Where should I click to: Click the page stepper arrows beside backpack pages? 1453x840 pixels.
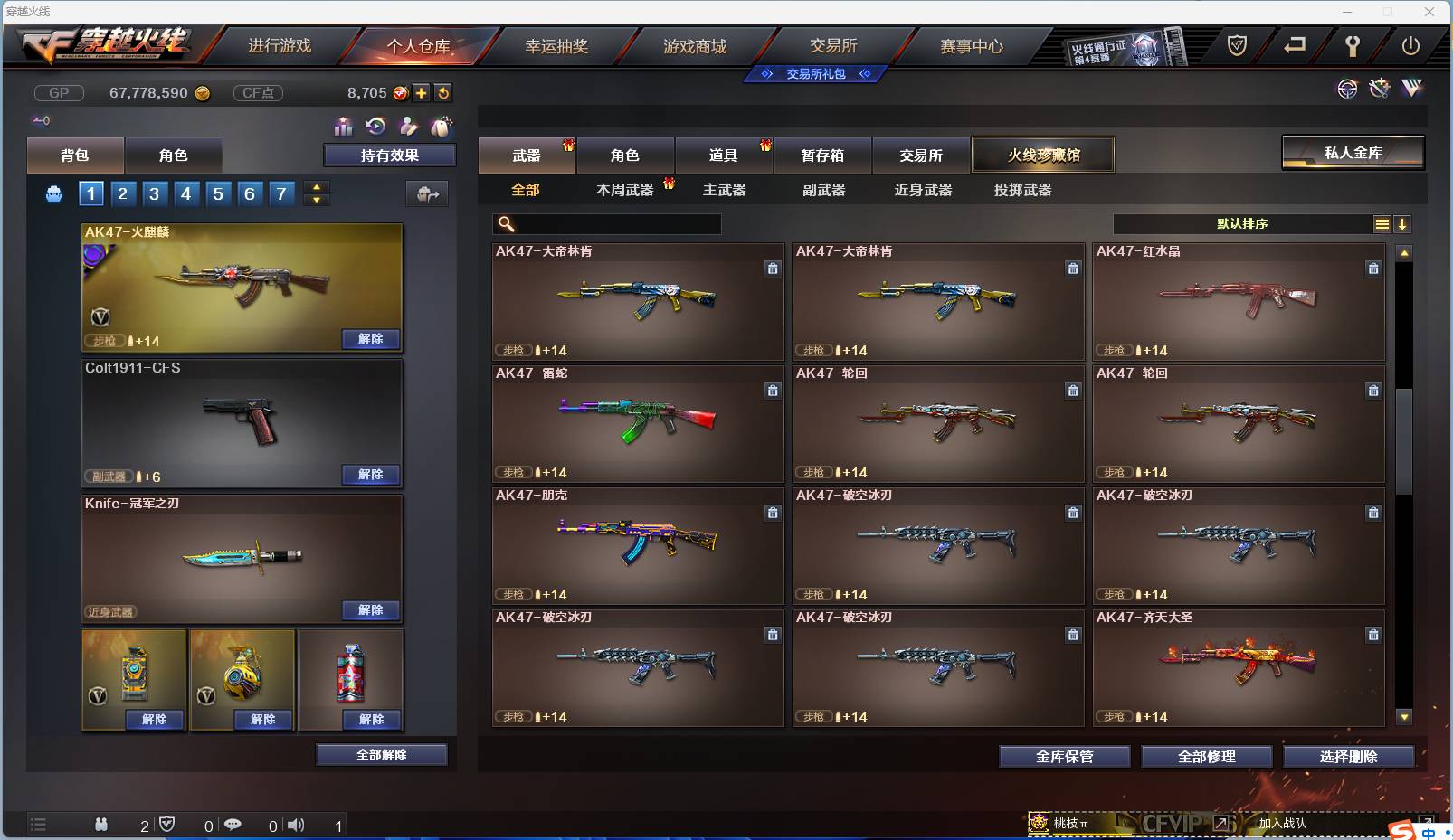pos(316,193)
